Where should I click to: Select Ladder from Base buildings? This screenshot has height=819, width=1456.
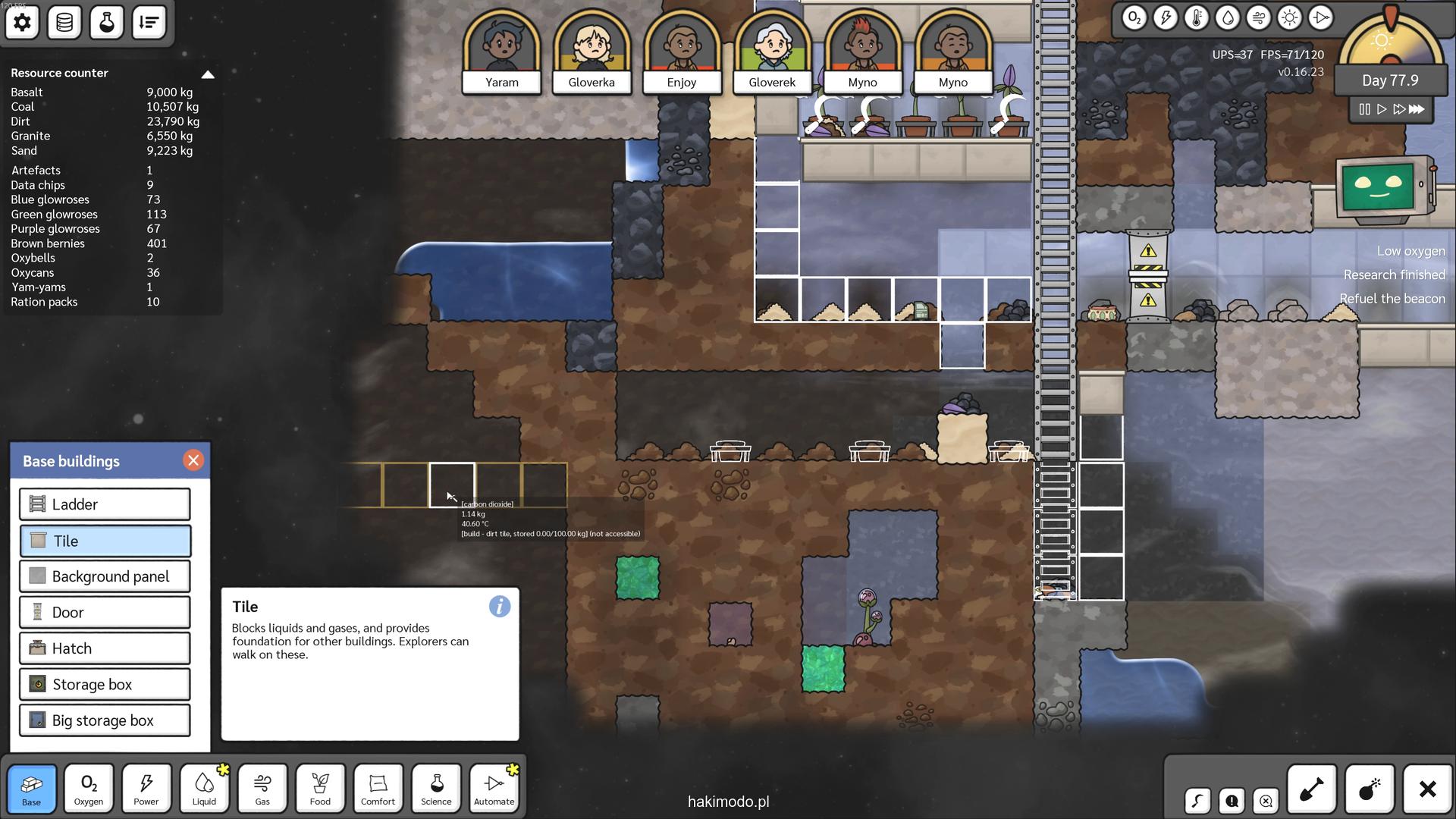(105, 504)
